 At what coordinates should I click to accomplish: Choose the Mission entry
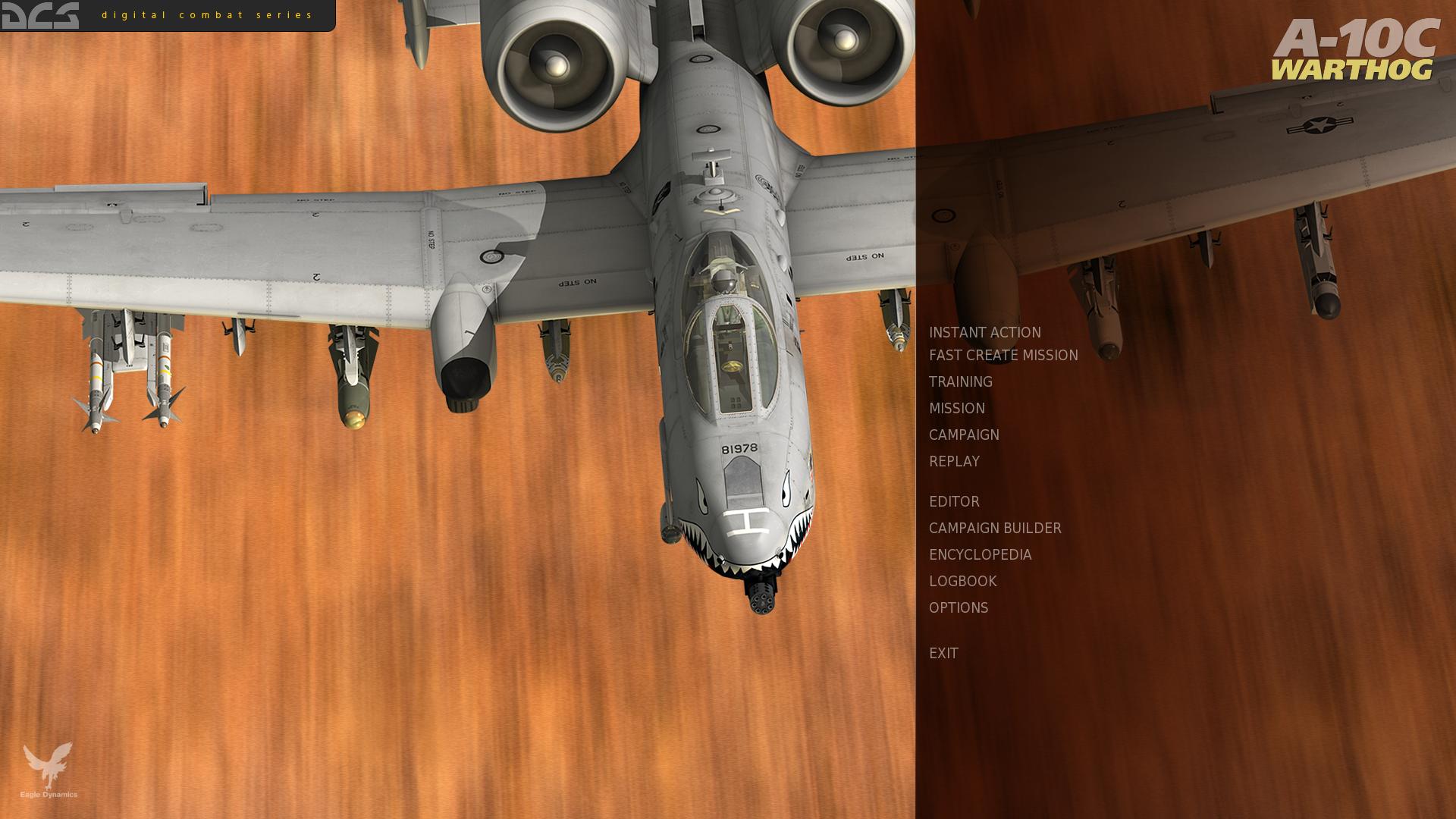pos(956,409)
